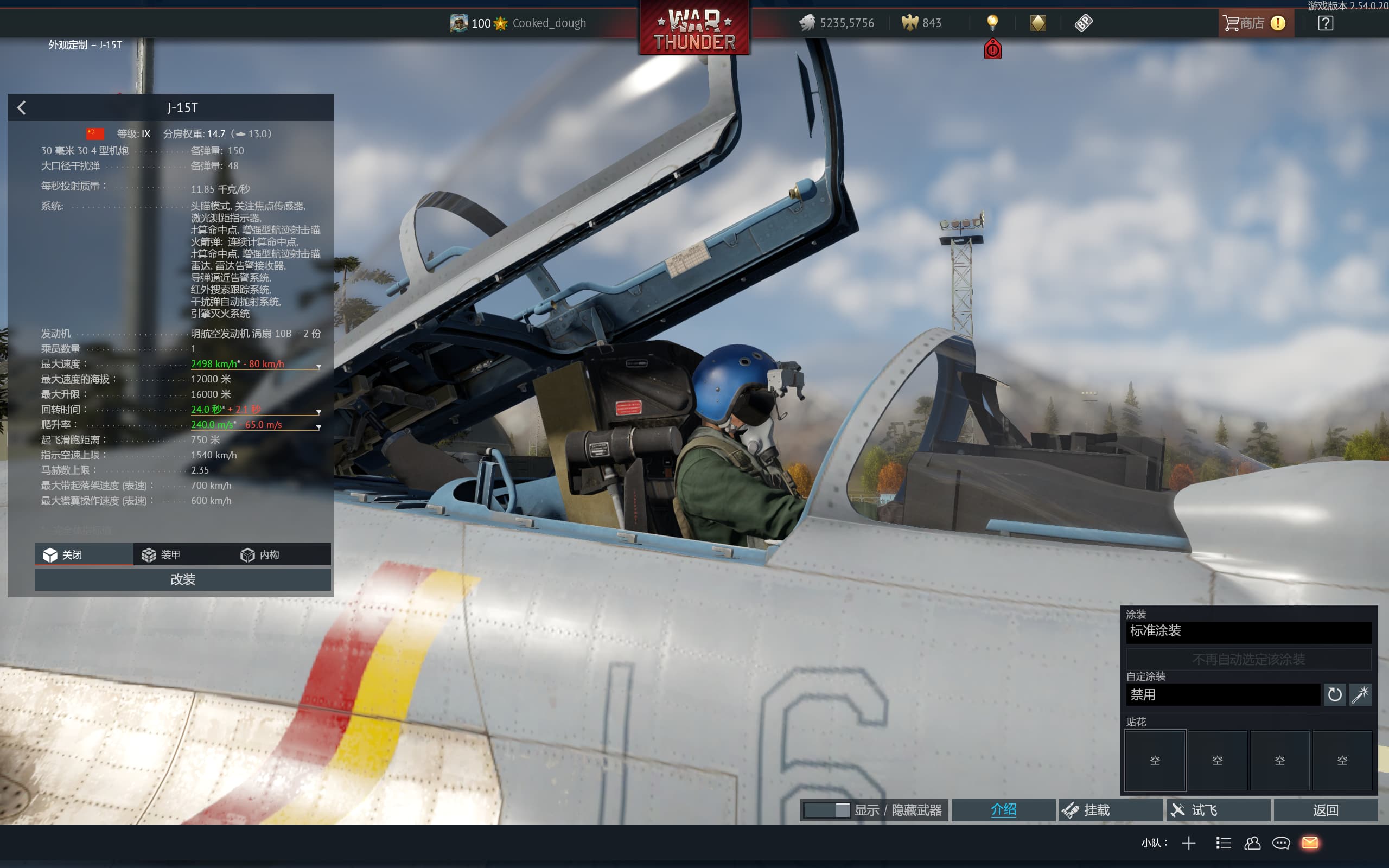Select the 关闭 view mode tab
Screen dimensions: 1389x868
(x=84, y=554)
